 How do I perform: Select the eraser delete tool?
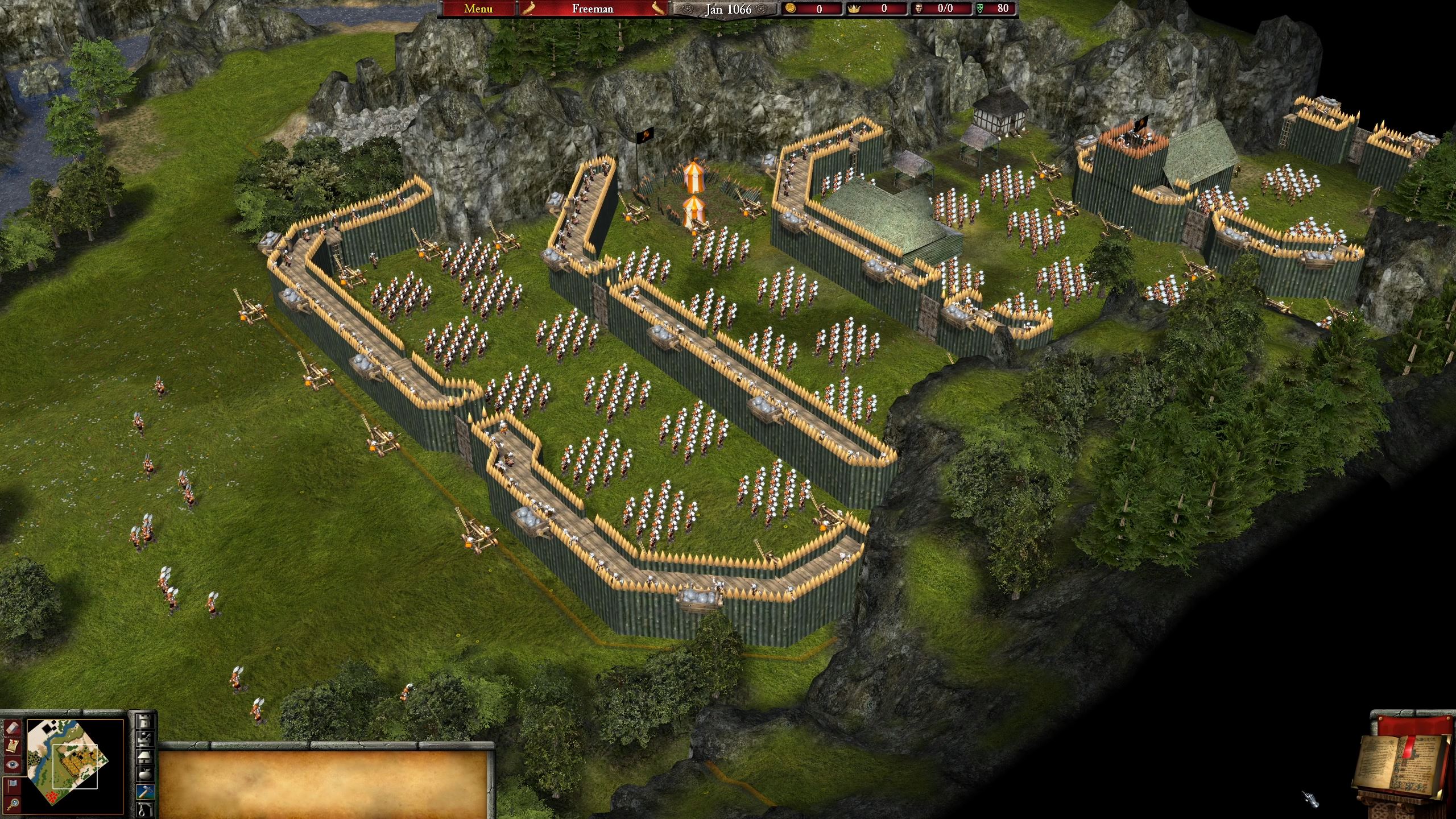[13, 727]
